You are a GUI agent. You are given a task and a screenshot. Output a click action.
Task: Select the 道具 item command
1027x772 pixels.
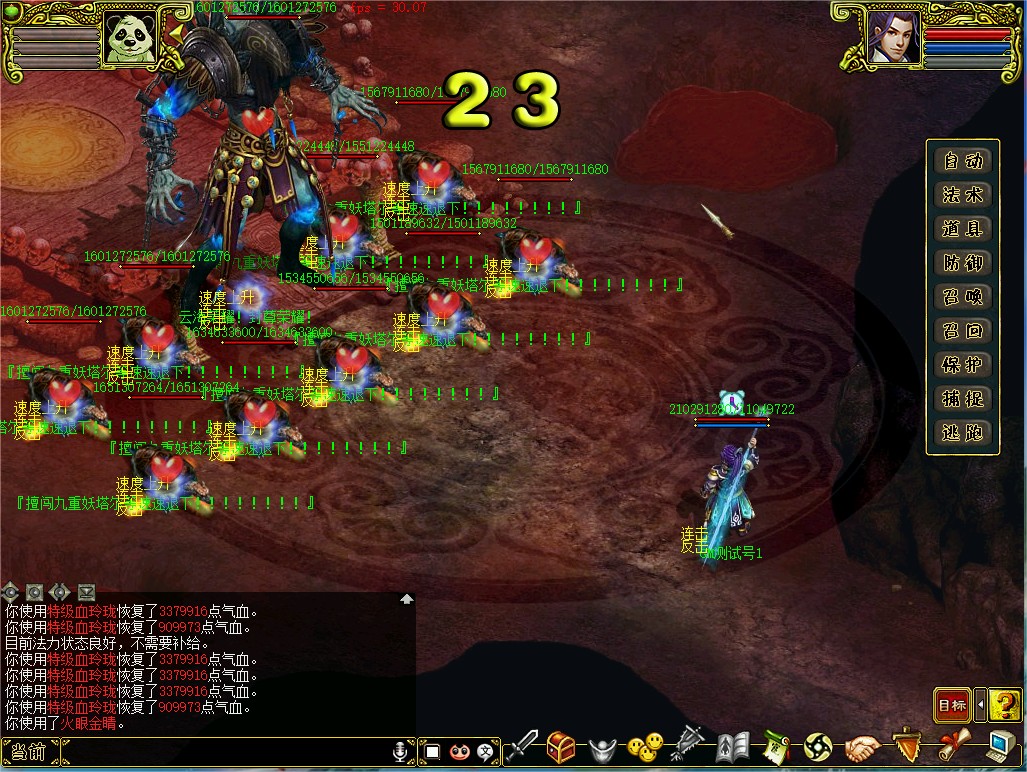click(x=962, y=230)
